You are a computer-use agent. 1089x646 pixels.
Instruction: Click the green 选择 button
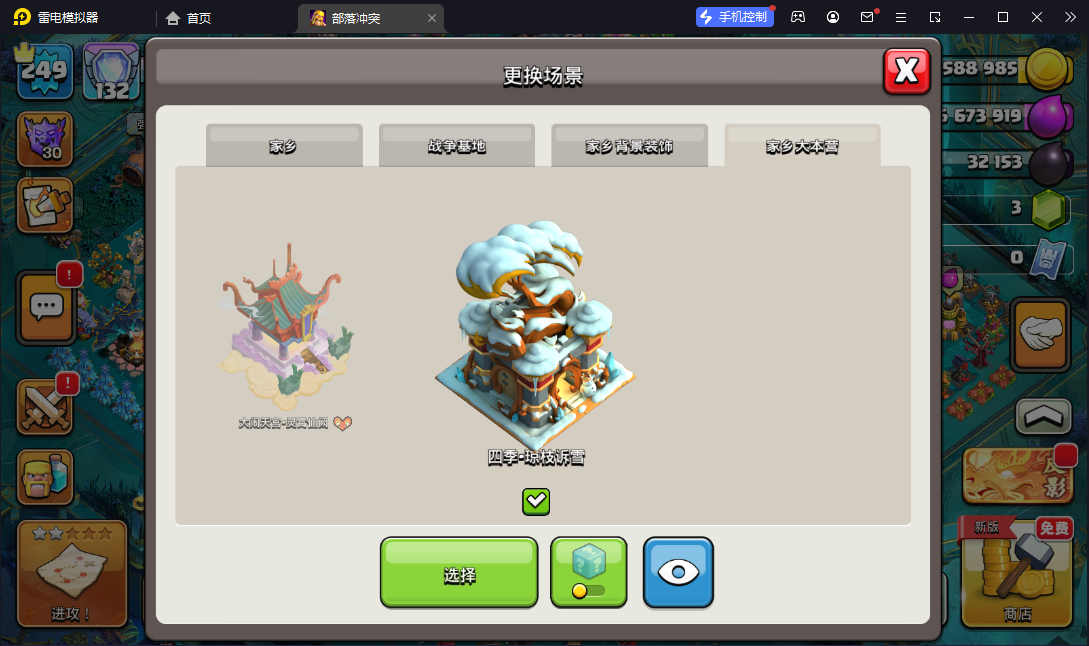tap(459, 573)
